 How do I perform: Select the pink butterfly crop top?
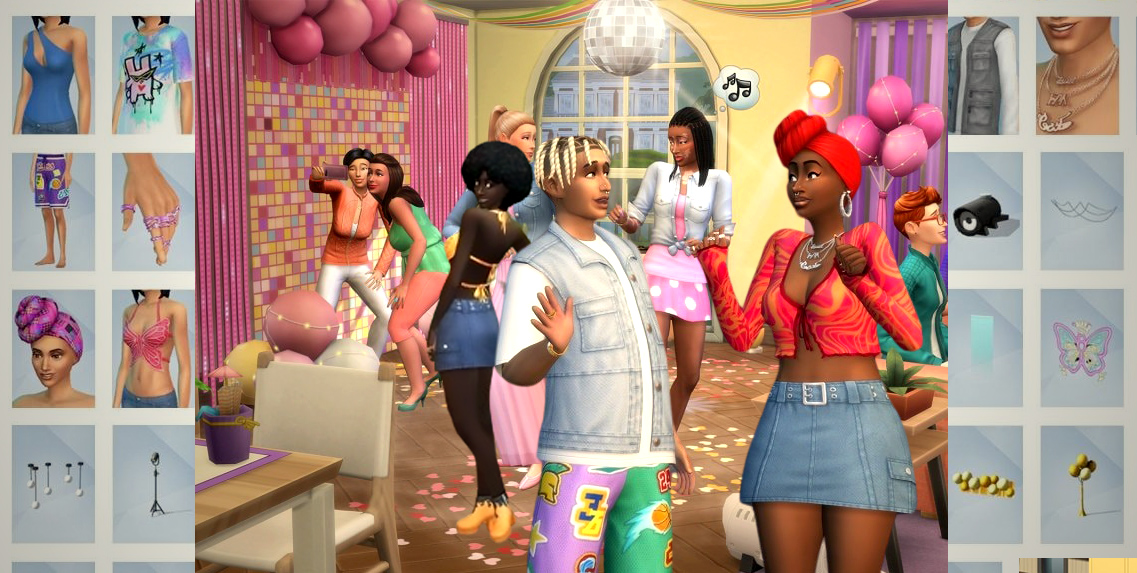[x=152, y=348]
